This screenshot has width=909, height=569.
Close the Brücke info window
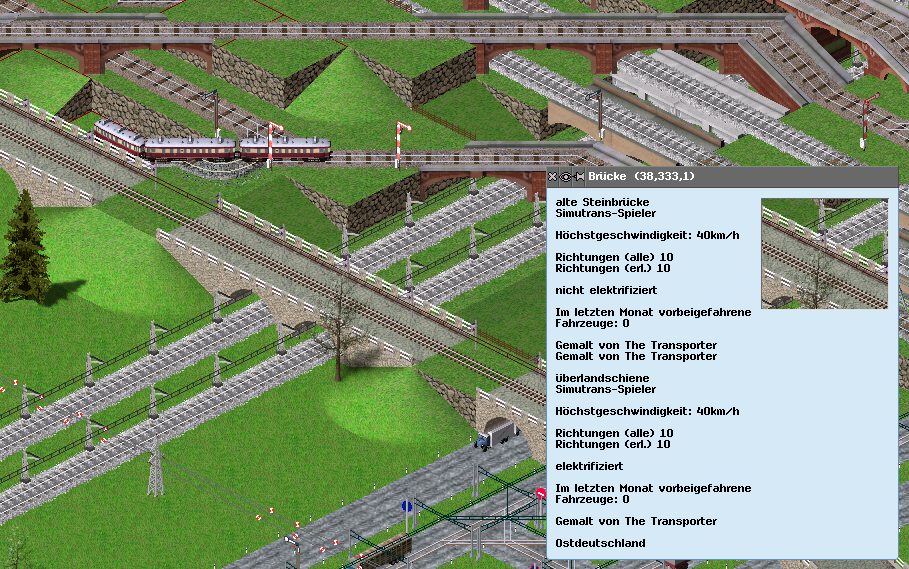pos(553,177)
